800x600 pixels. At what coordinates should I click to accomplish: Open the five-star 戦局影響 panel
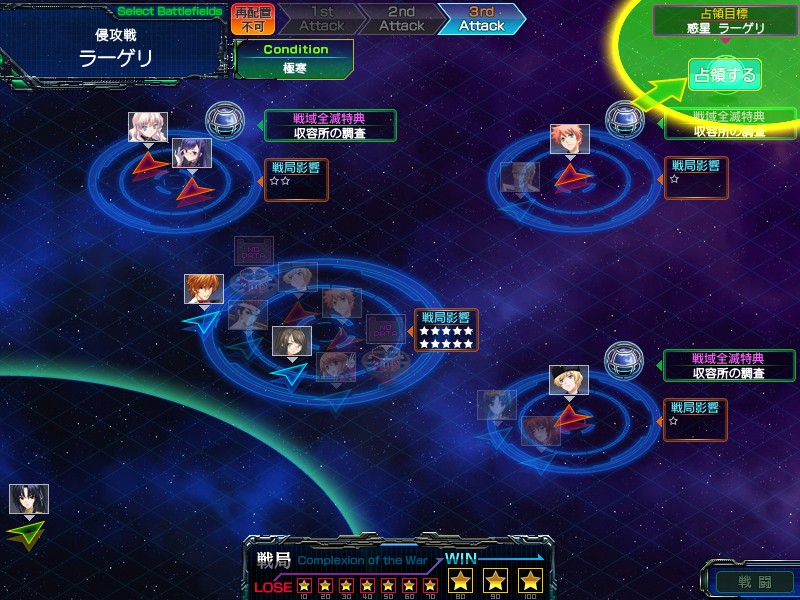click(x=446, y=330)
